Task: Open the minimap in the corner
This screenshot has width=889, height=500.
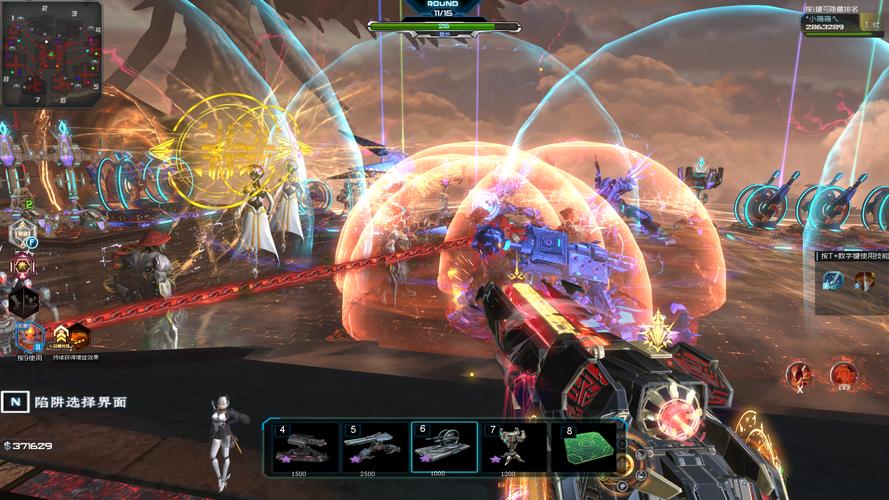Action: point(51,54)
